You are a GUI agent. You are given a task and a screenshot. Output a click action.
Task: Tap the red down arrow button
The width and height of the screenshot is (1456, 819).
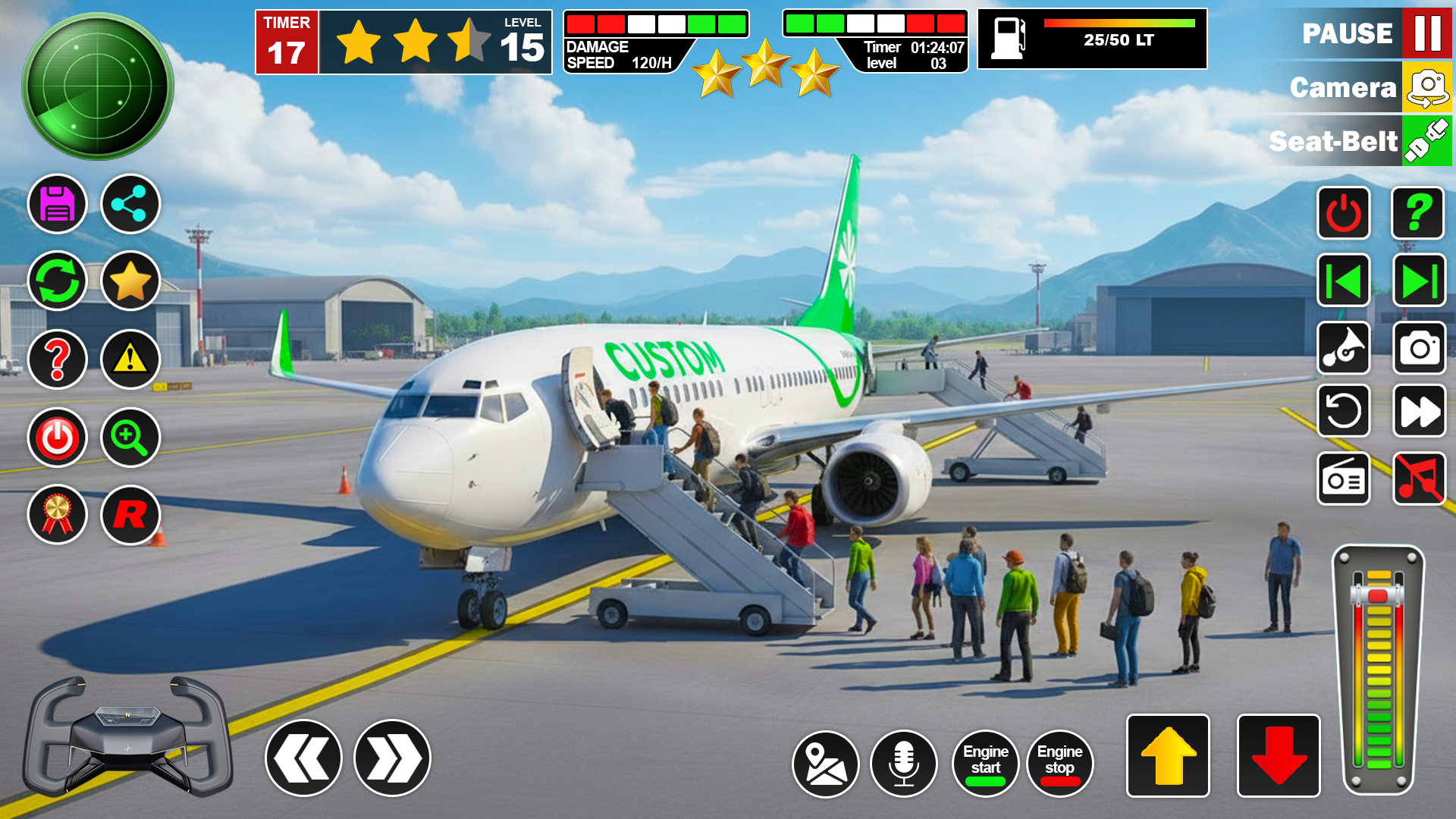click(x=1279, y=756)
